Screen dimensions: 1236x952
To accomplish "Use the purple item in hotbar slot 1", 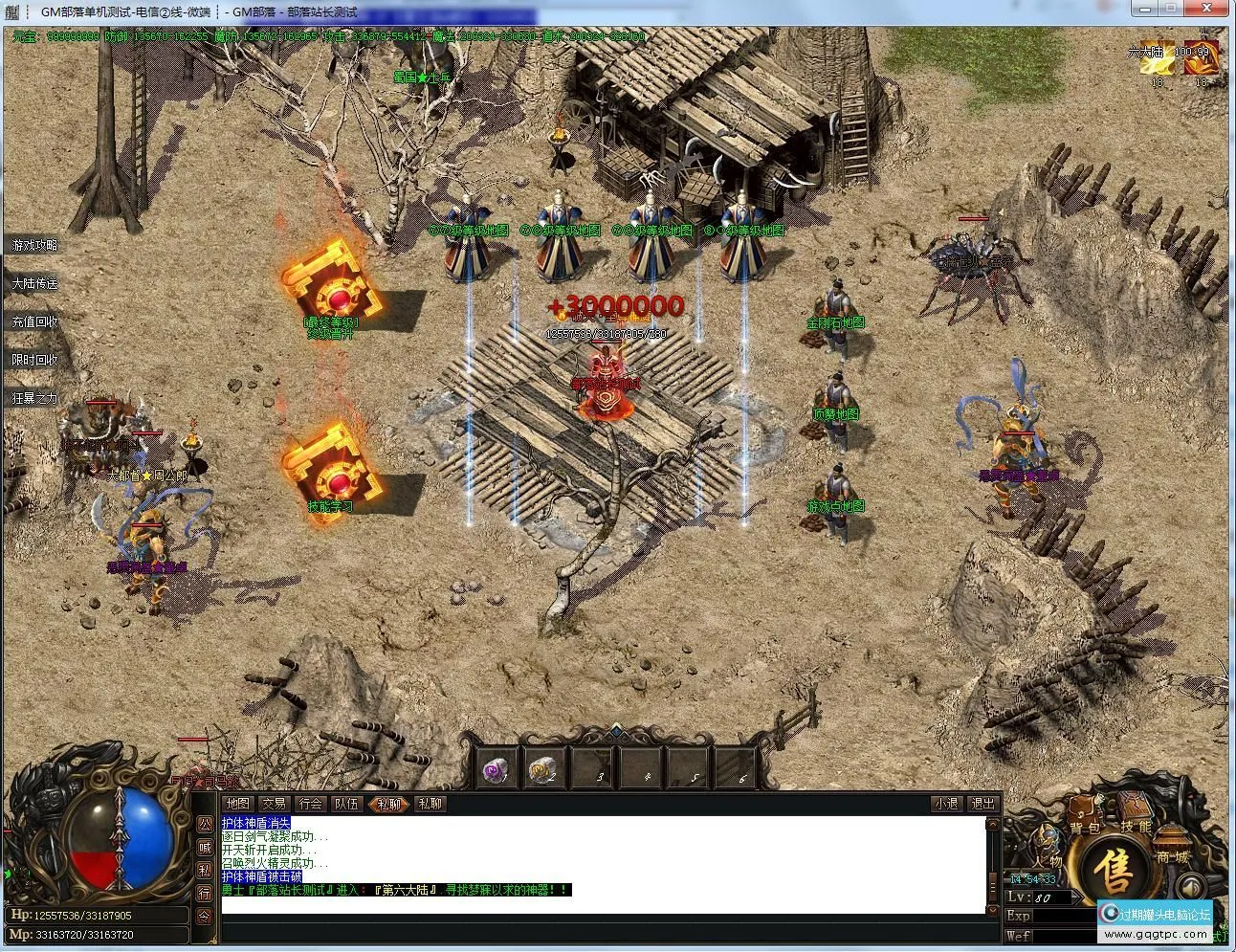I will point(497,769).
